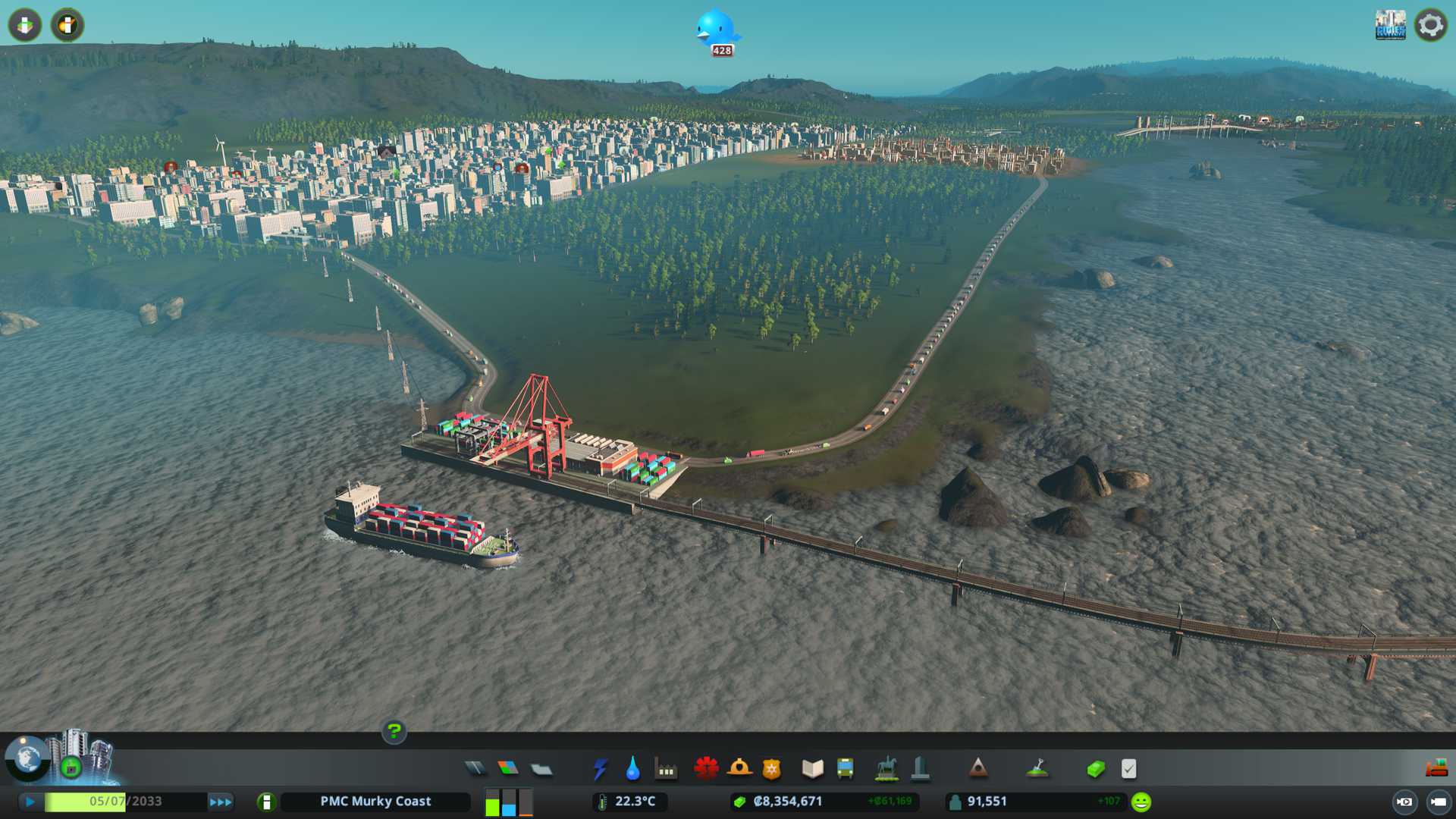1456x819 pixels.
Task: Open the Police badge menu
Action: [x=772, y=769]
